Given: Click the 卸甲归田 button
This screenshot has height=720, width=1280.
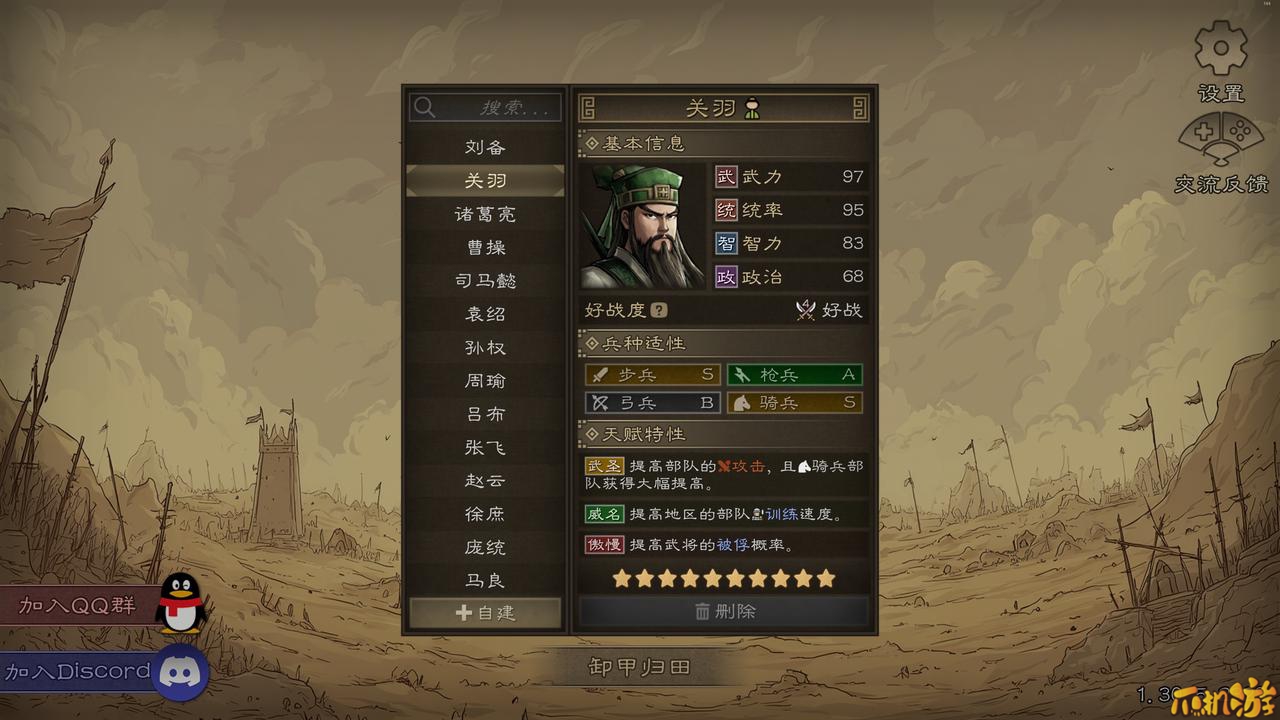Looking at the screenshot, I should coord(639,667).
